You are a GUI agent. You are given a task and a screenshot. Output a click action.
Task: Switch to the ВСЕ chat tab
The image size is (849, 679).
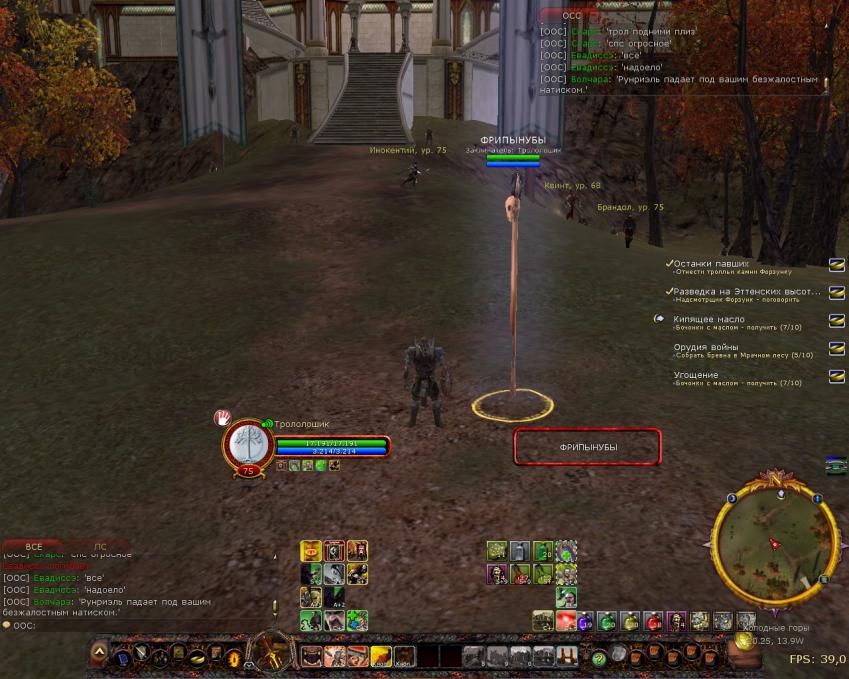(x=33, y=547)
